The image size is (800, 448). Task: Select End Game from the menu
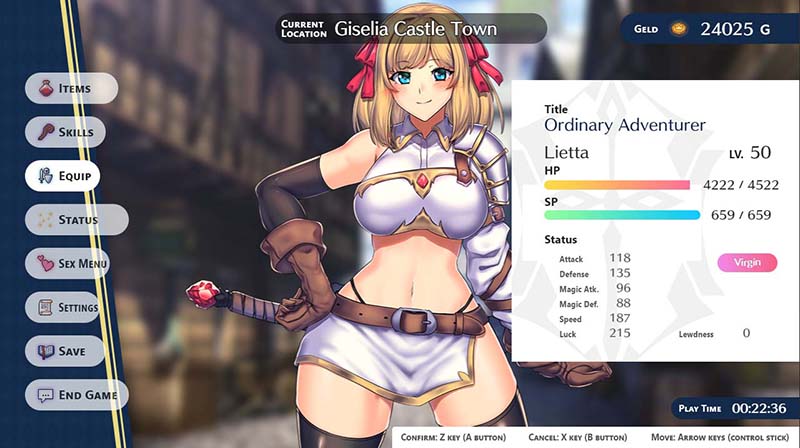77,395
